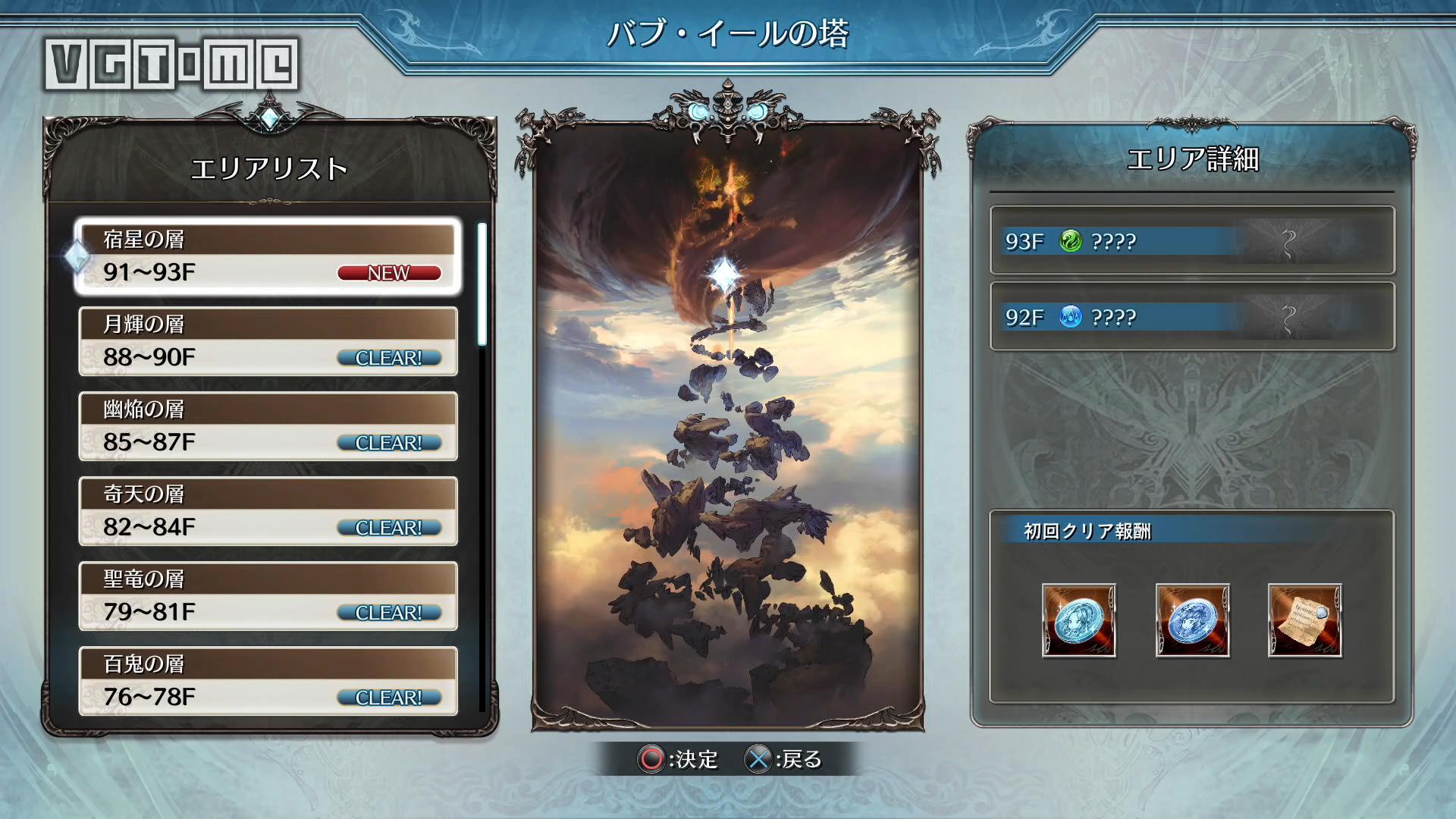Select the blue coin reward icon

click(x=1192, y=620)
